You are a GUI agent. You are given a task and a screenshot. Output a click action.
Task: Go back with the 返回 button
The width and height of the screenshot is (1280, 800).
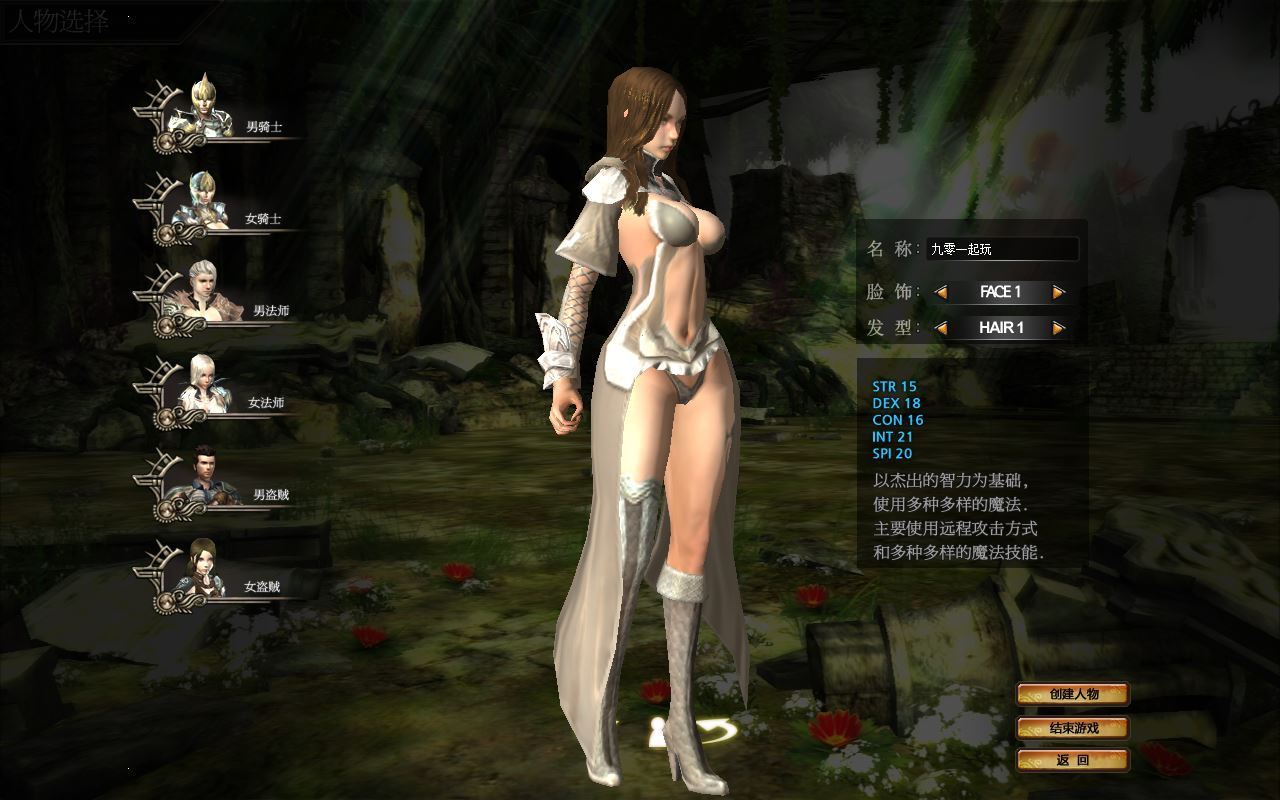(1073, 760)
